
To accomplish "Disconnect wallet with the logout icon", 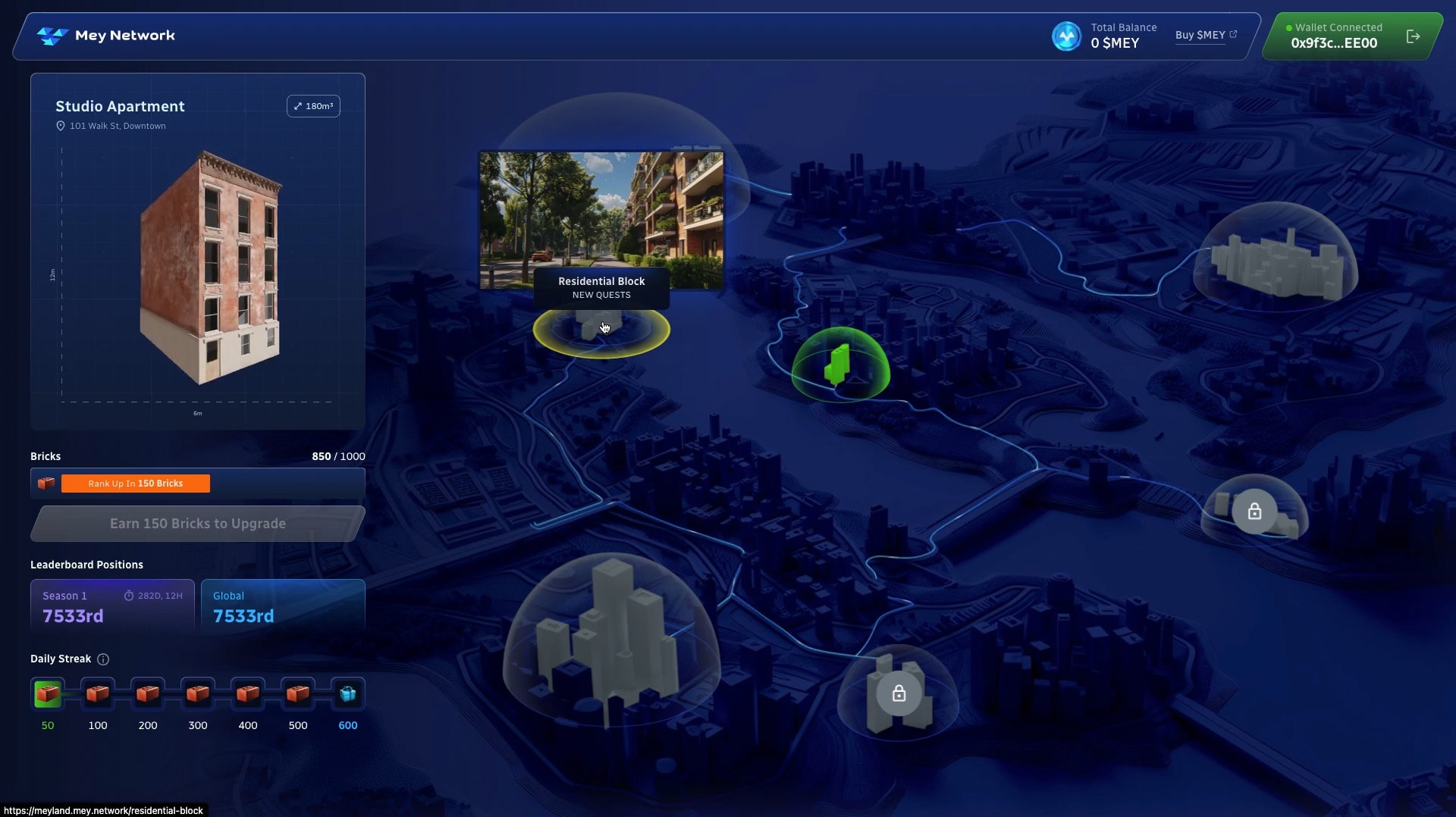I will coord(1413,36).
